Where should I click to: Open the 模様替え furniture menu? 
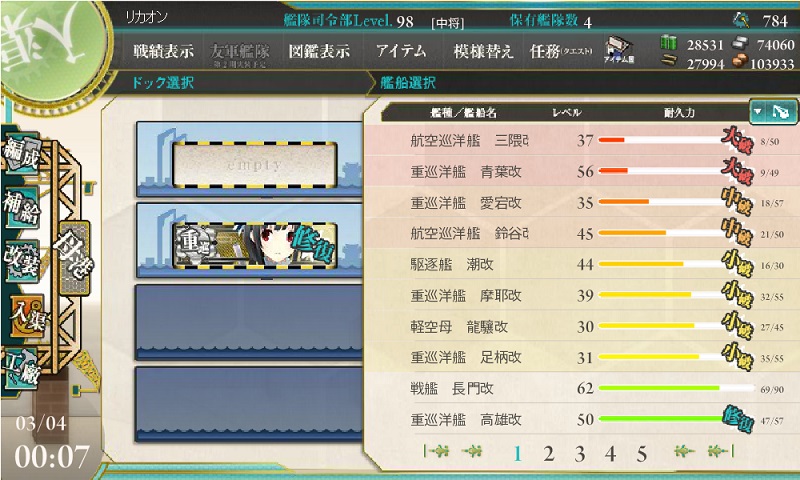click(483, 52)
